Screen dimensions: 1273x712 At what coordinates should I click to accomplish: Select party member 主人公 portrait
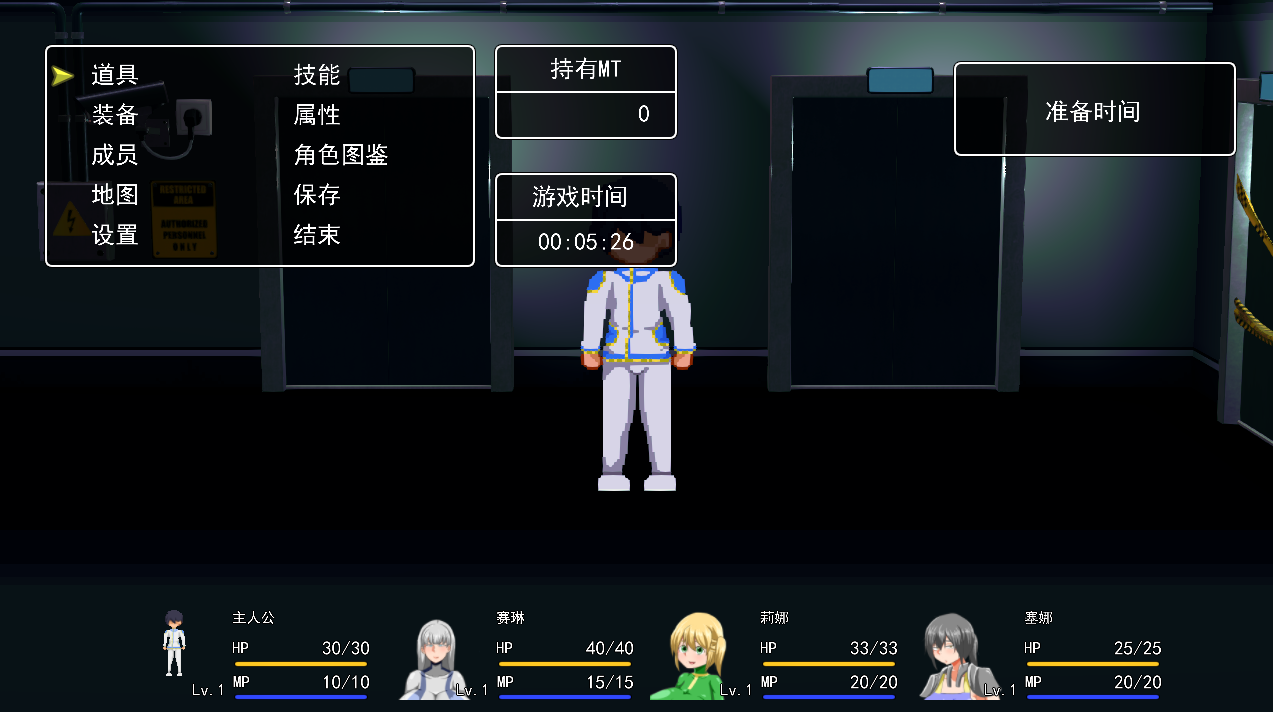(x=175, y=645)
